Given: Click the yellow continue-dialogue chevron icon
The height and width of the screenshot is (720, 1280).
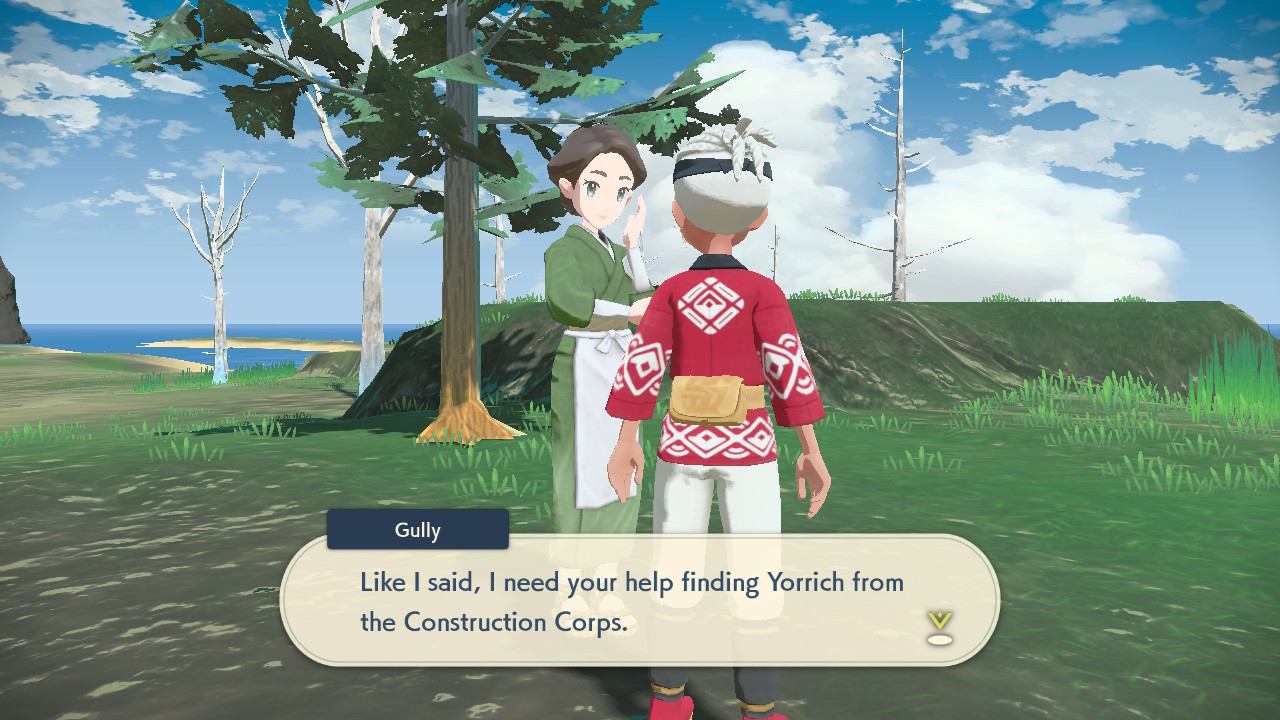Looking at the screenshot, I should (x=938, y=622).
